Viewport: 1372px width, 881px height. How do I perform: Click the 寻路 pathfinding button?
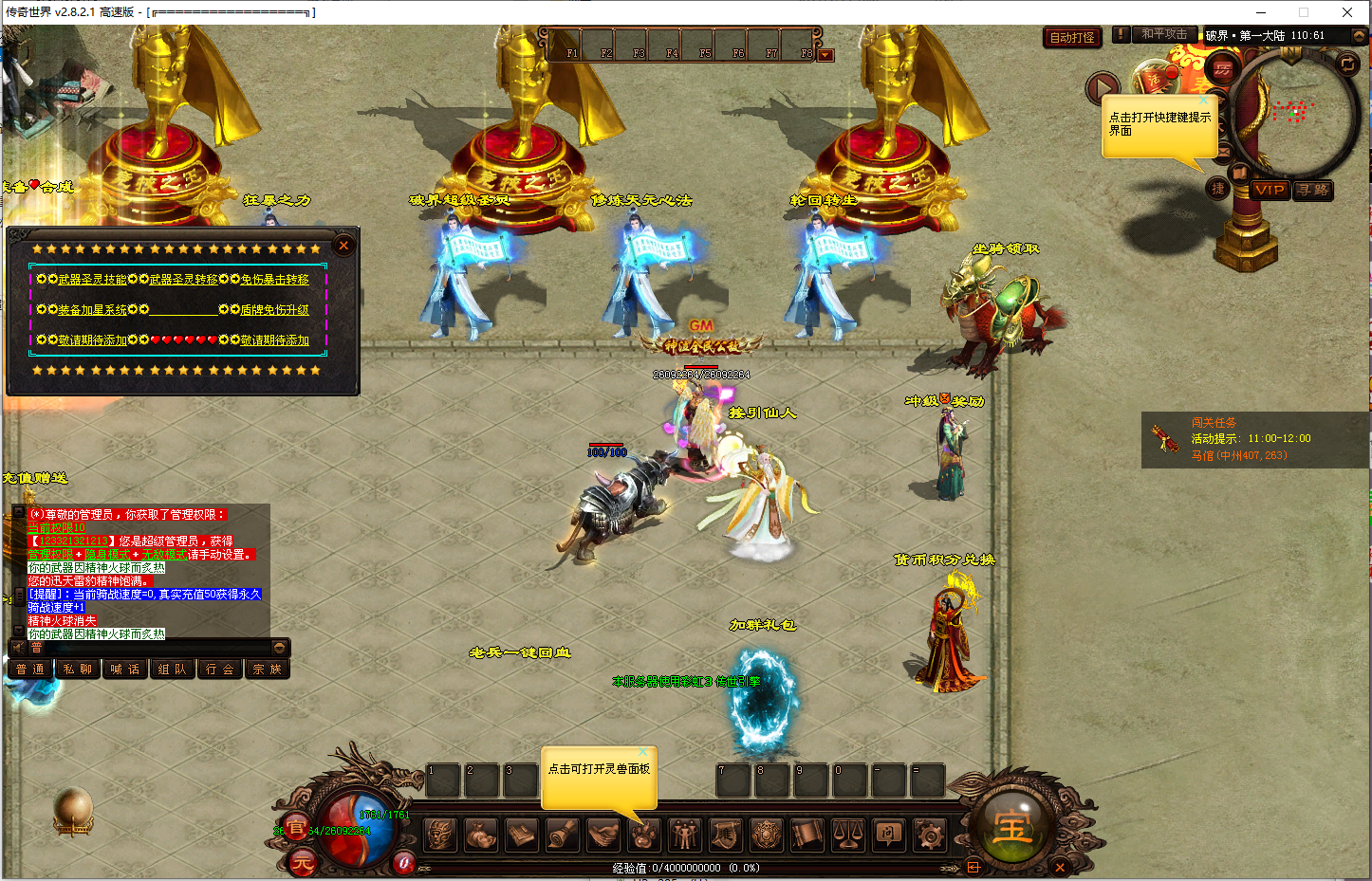1313,190
